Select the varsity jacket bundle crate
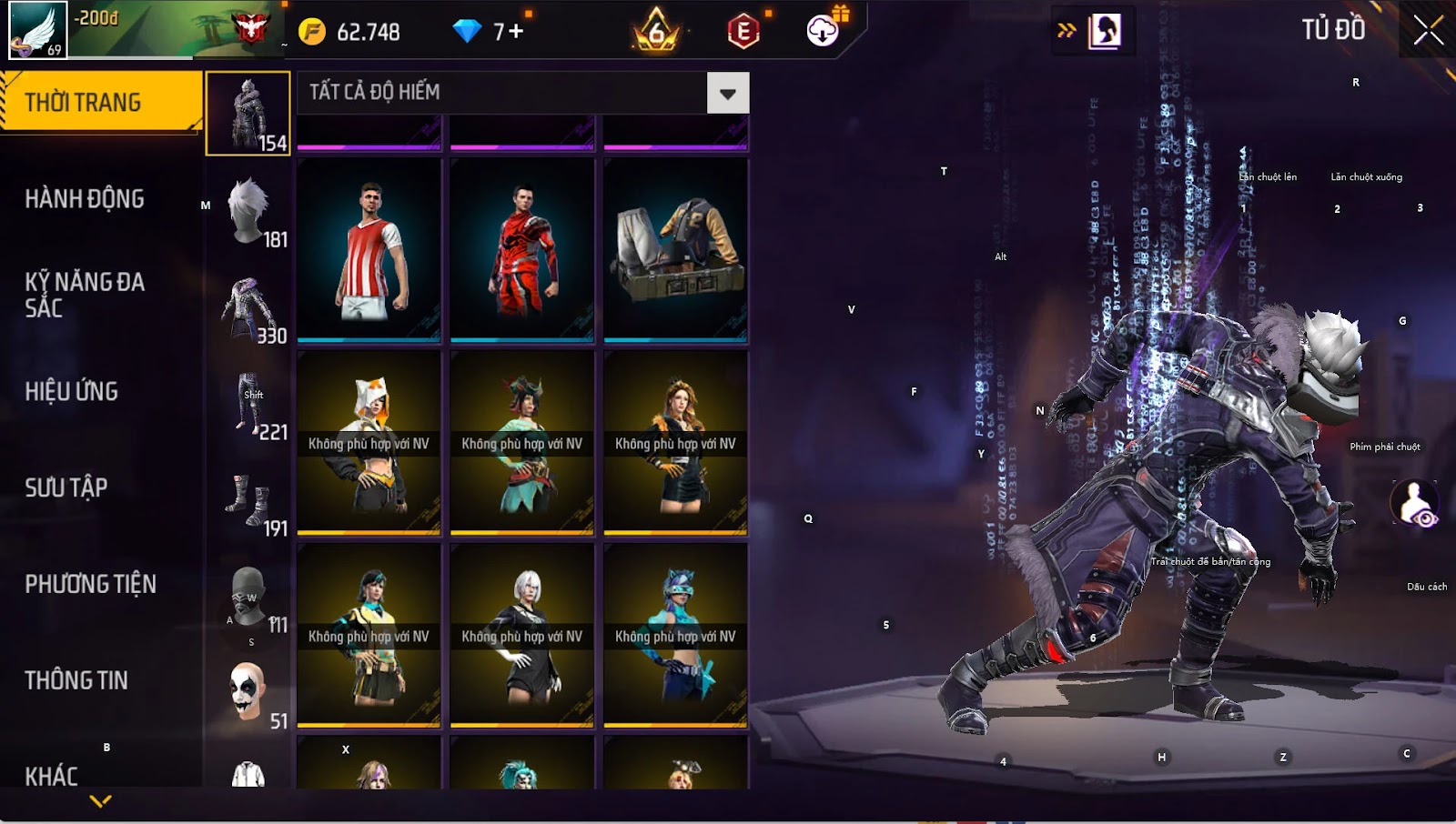 point(675,250)
